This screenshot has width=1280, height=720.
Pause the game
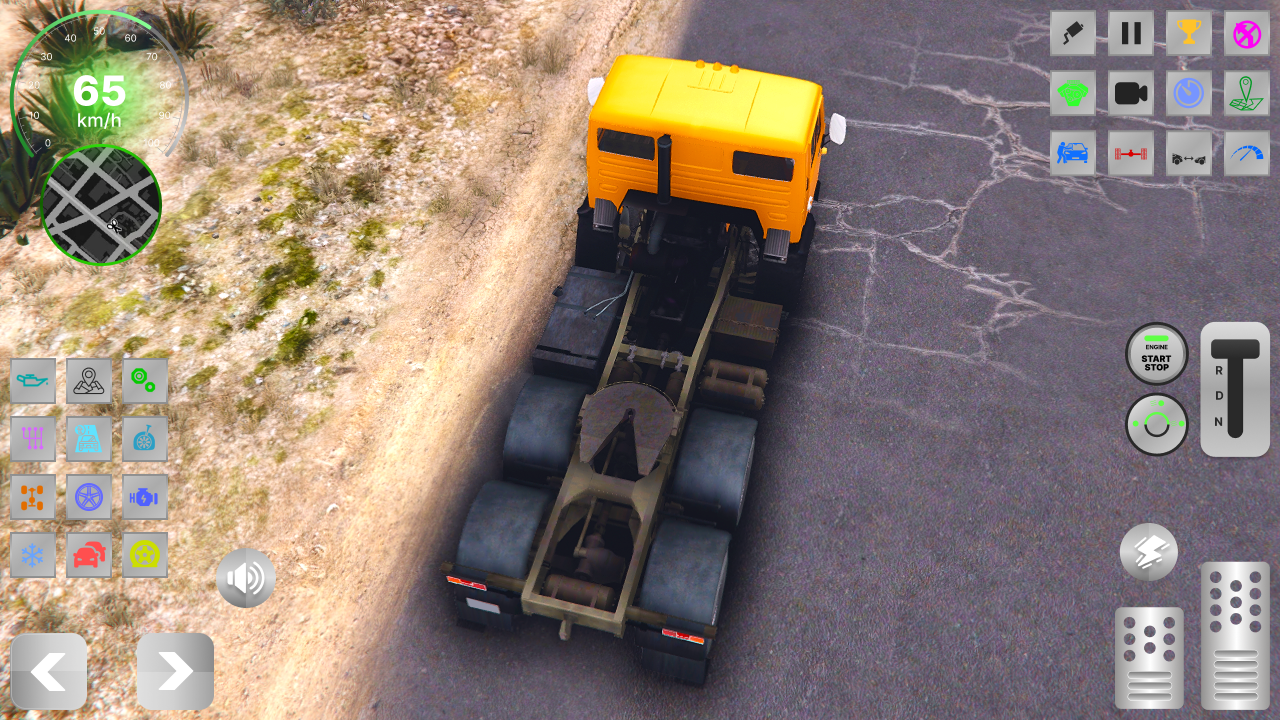coord(1131,33)
